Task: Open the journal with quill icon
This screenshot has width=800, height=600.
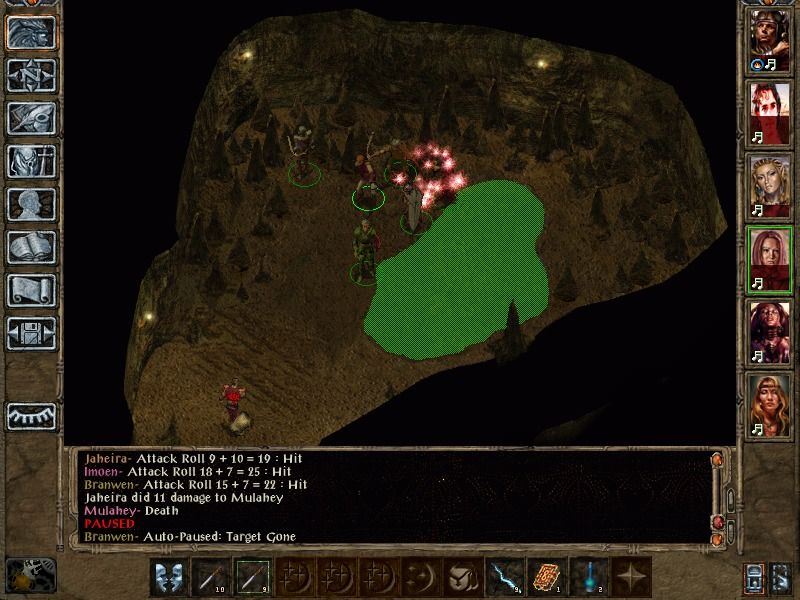Action: tap(30, 118)
